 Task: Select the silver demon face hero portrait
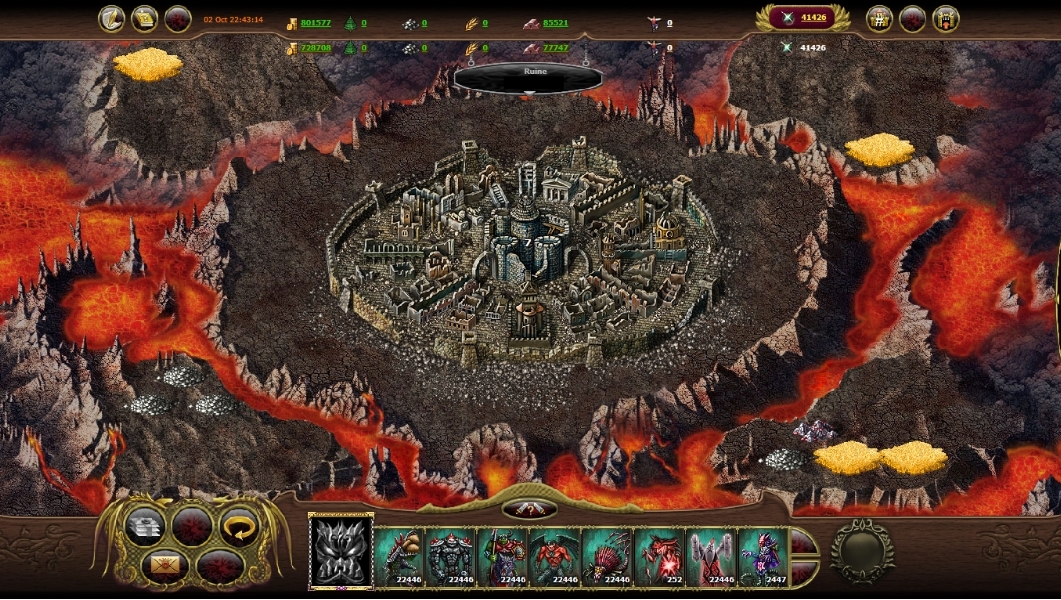340,552
